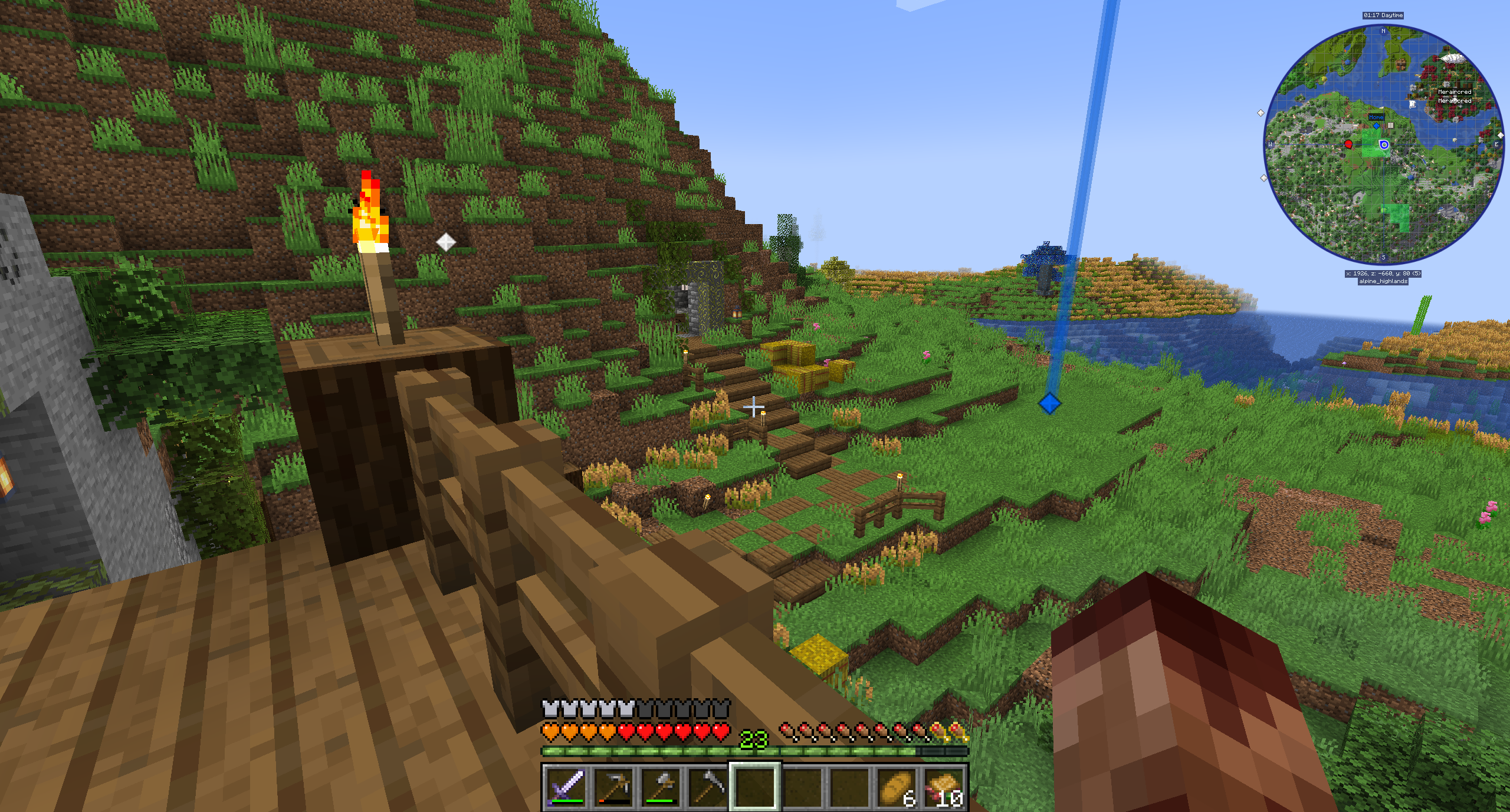
Task: Click the red pin marker on minimap
Action: (x=1348, y=144)
